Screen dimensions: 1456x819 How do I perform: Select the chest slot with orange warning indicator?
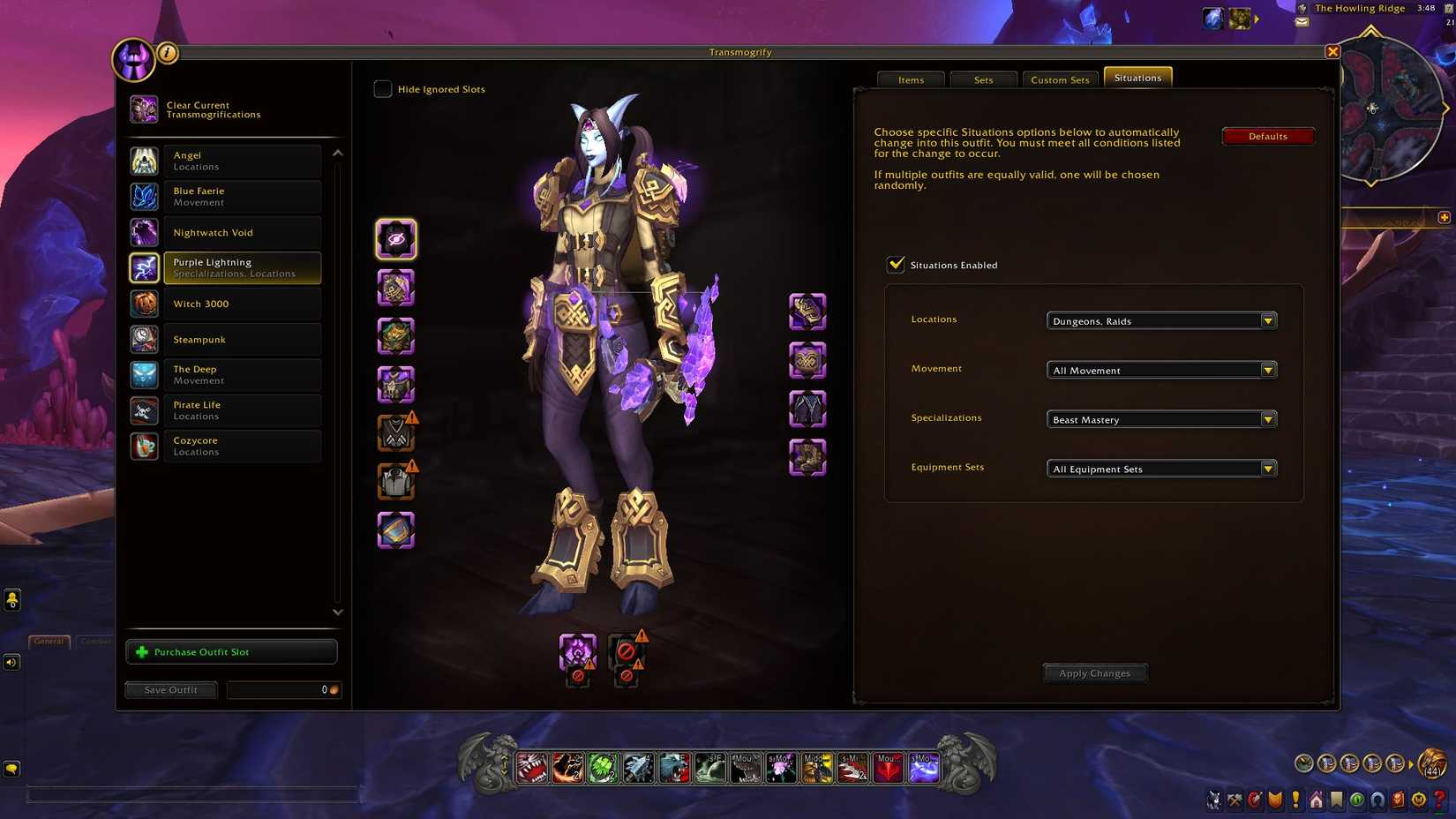coord(395,432)
